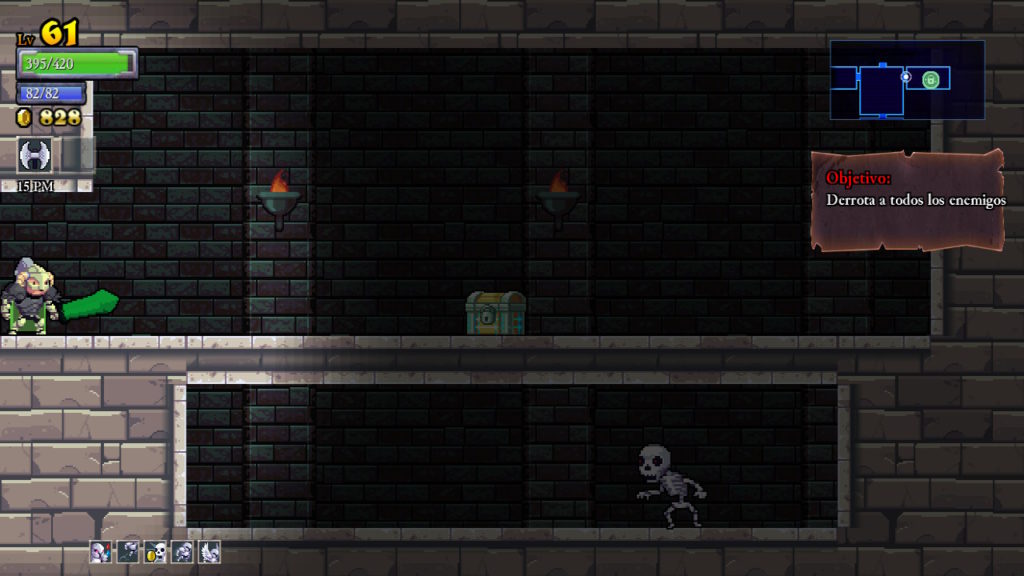Click the green room marker on the minimap
The image size is (1024, 576).
point(931,79)
